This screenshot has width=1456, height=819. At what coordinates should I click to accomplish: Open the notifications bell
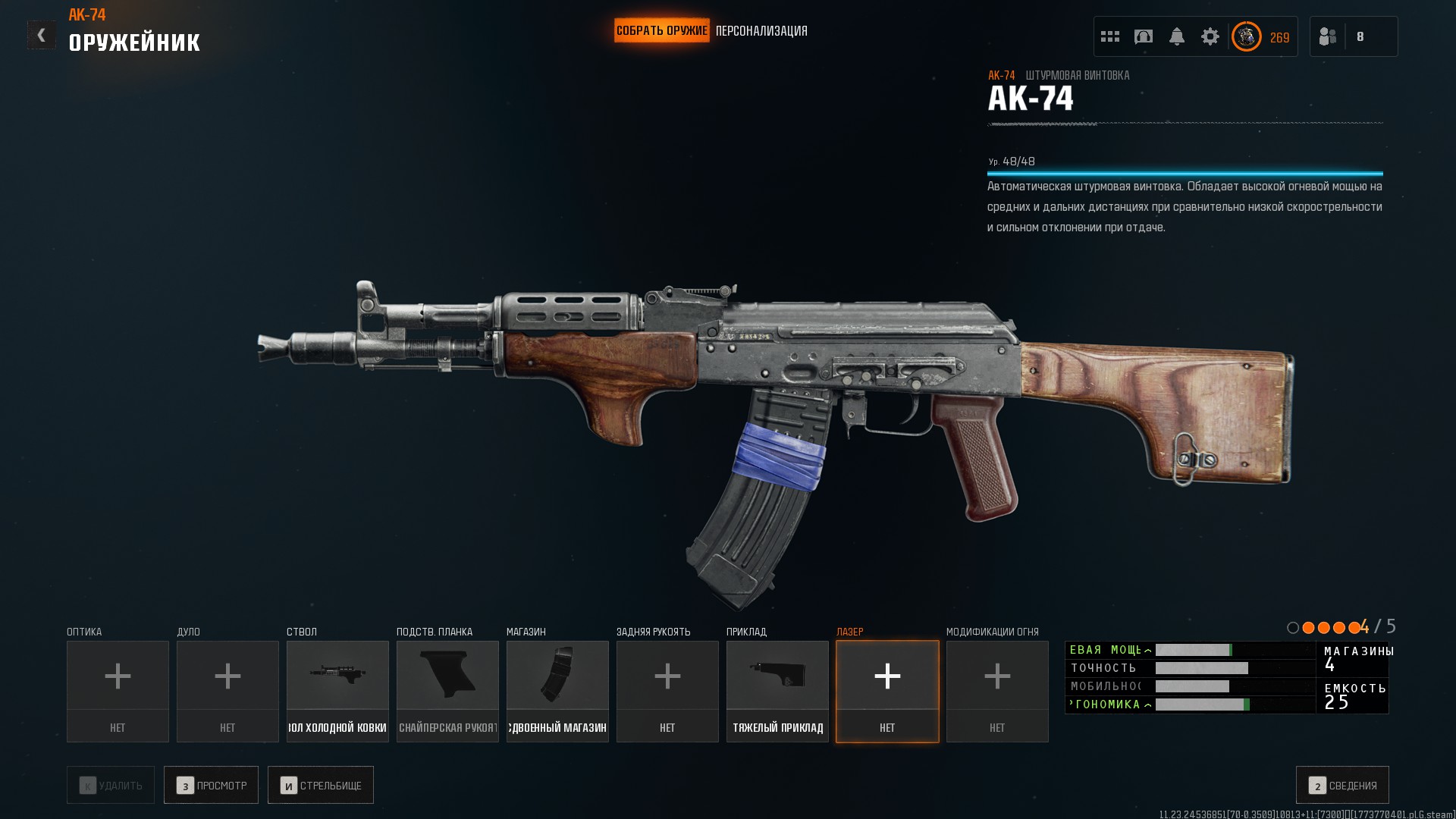(1177, 36)
